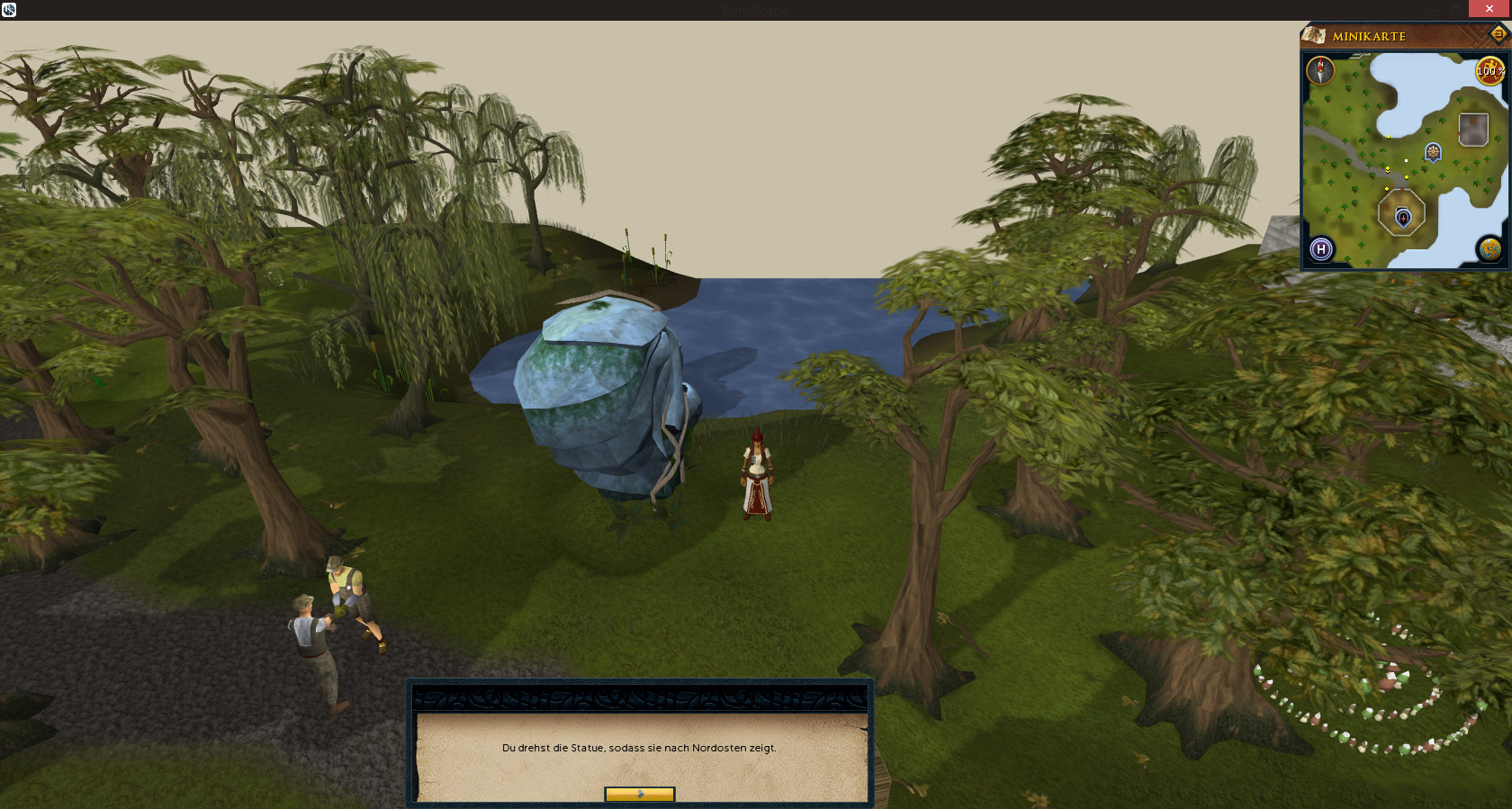
Task: Select the ship wheel marker on minimap
Action: pyautogui.click(x=1433, y=152)
